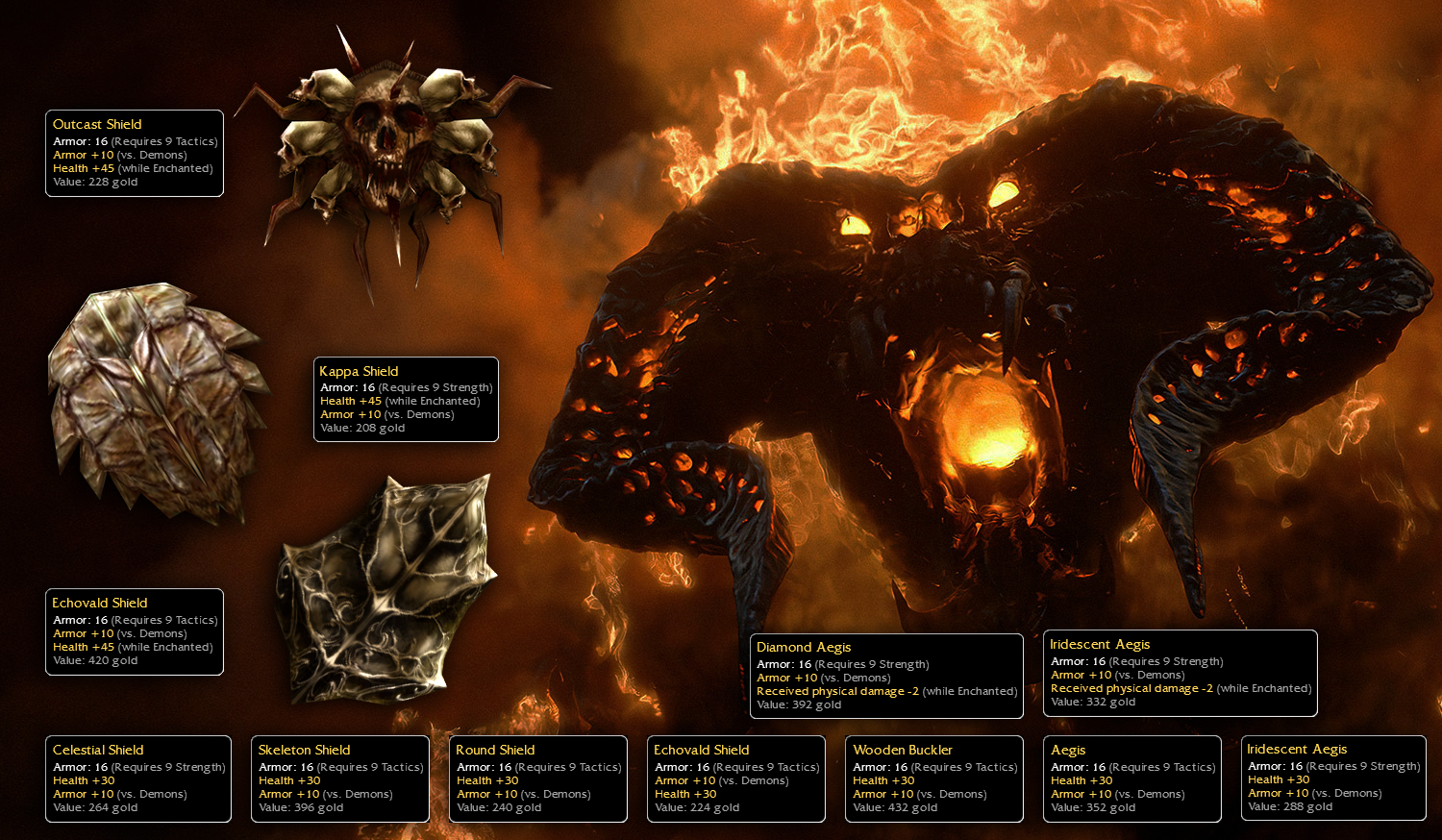This screenshot has height=840, width=1442.
Task: Click the Aegis card valued 352 gold
Action: 1132,778
